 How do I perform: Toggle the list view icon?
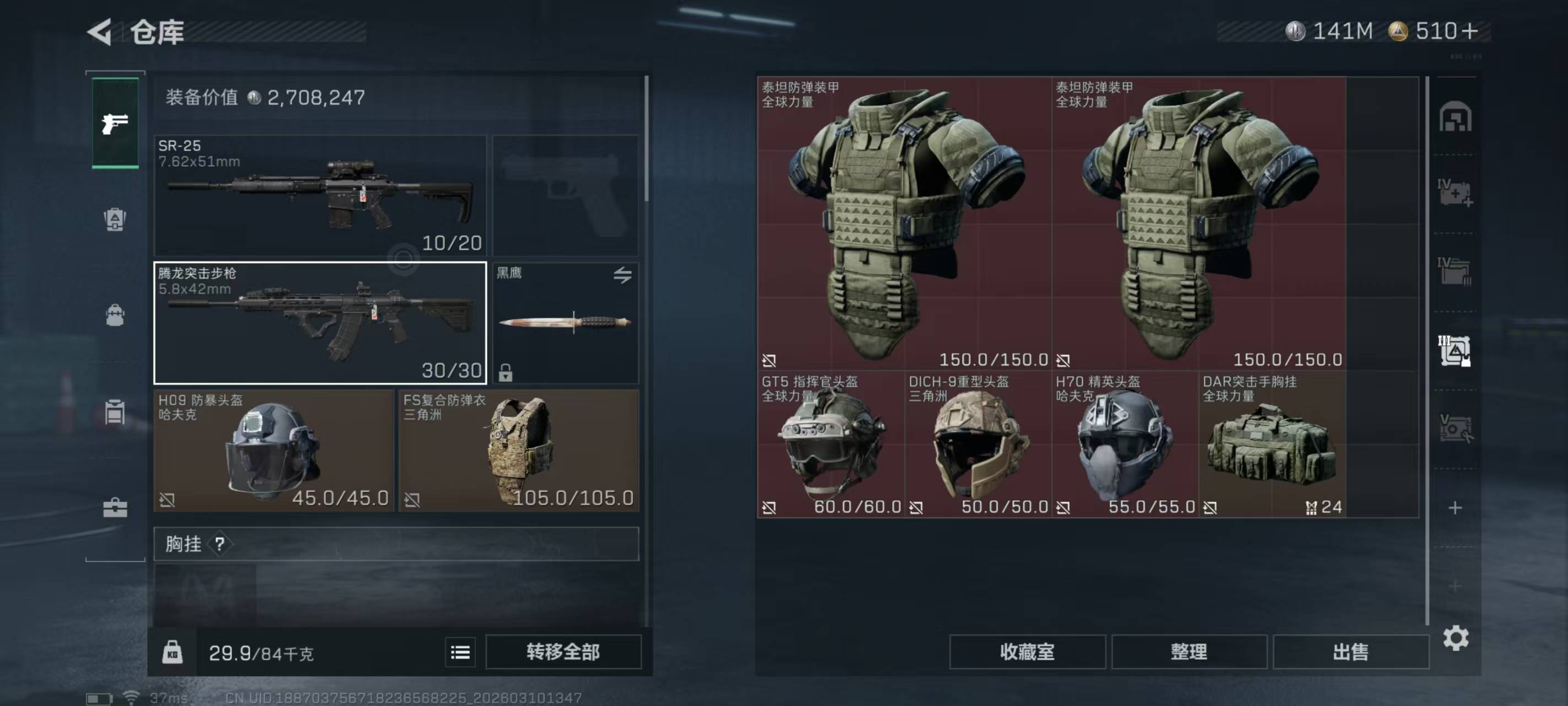[460, 653]
